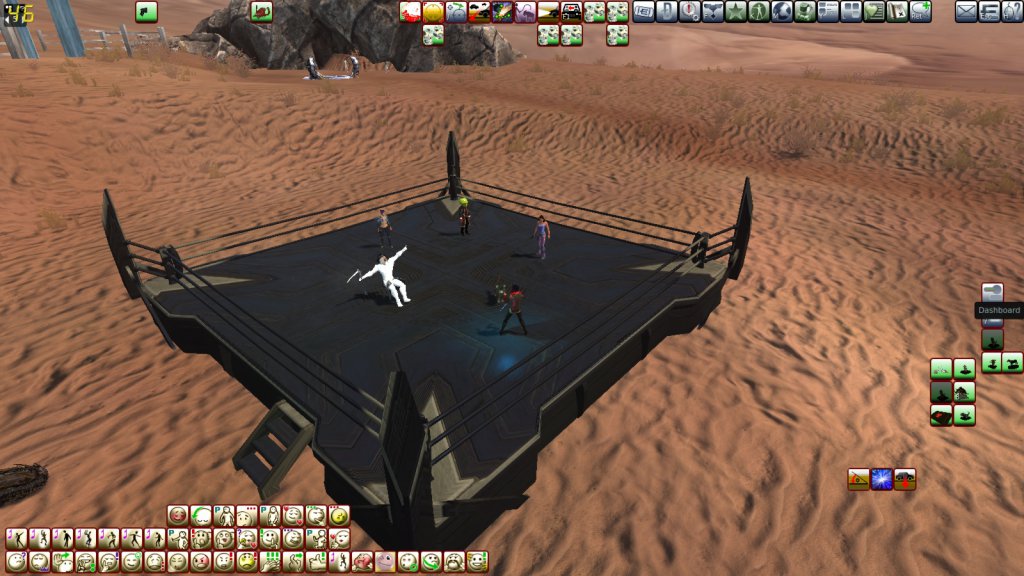This screenshot has width=1024, height=576.
Task: Open the Dashboard panel icon
Action: click(x=992, y=292)
